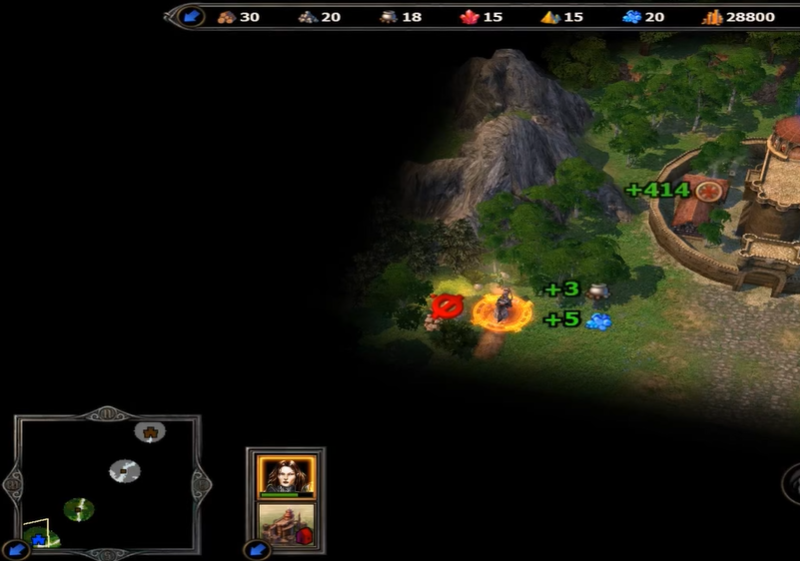The image size is (800, 561).
Task: Select the female hero portrait
Action: [x=286, y=475]
